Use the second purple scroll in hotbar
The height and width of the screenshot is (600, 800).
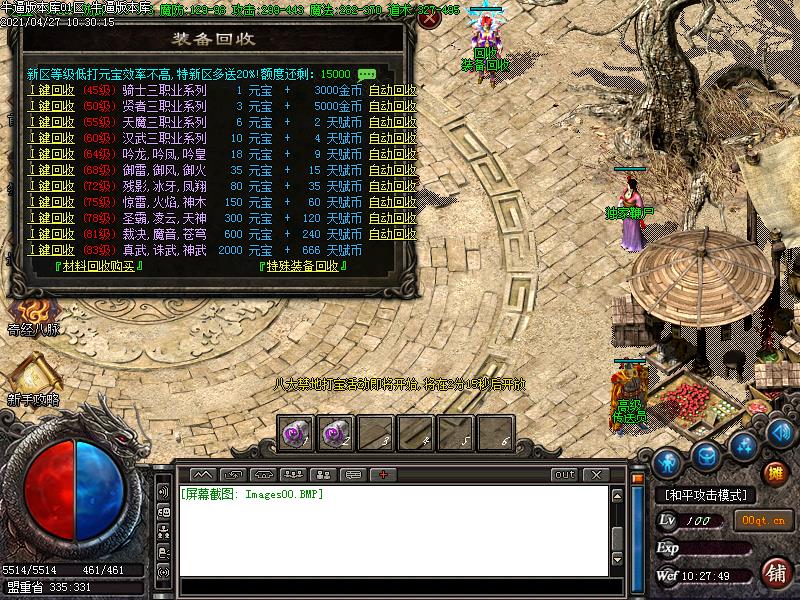point(335,433)
